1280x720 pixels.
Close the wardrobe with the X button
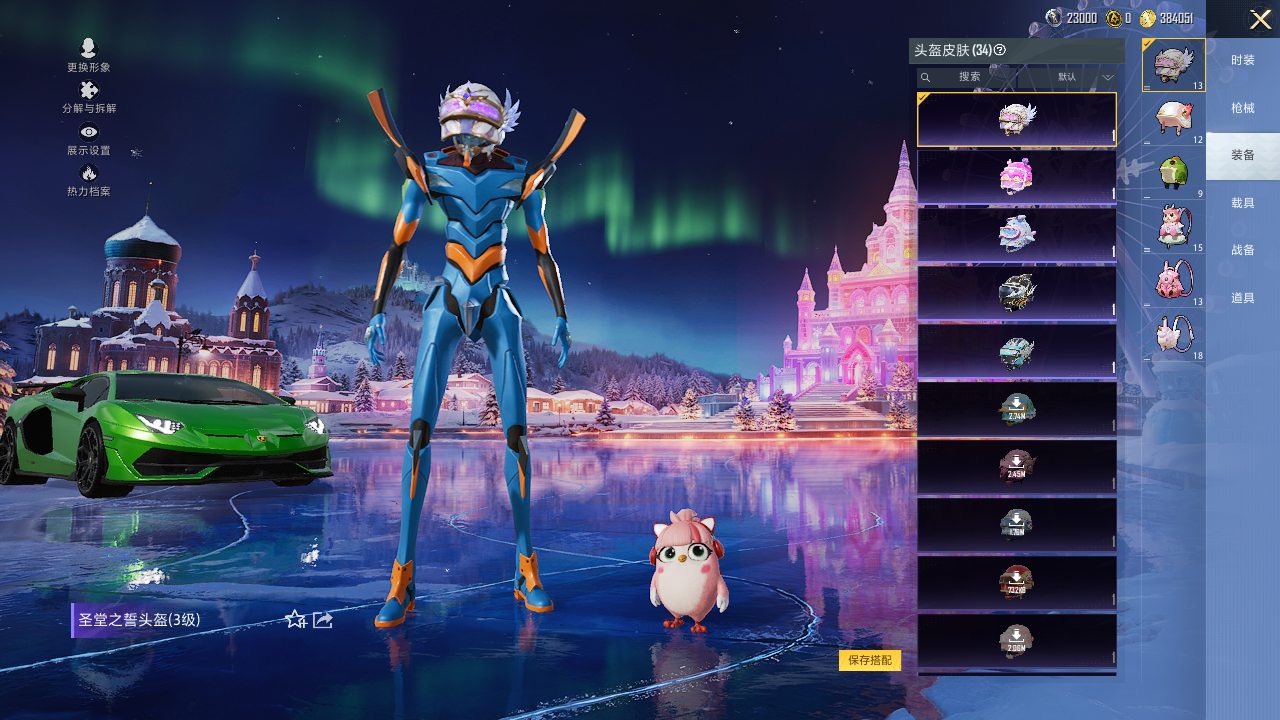pos(1260,19)
